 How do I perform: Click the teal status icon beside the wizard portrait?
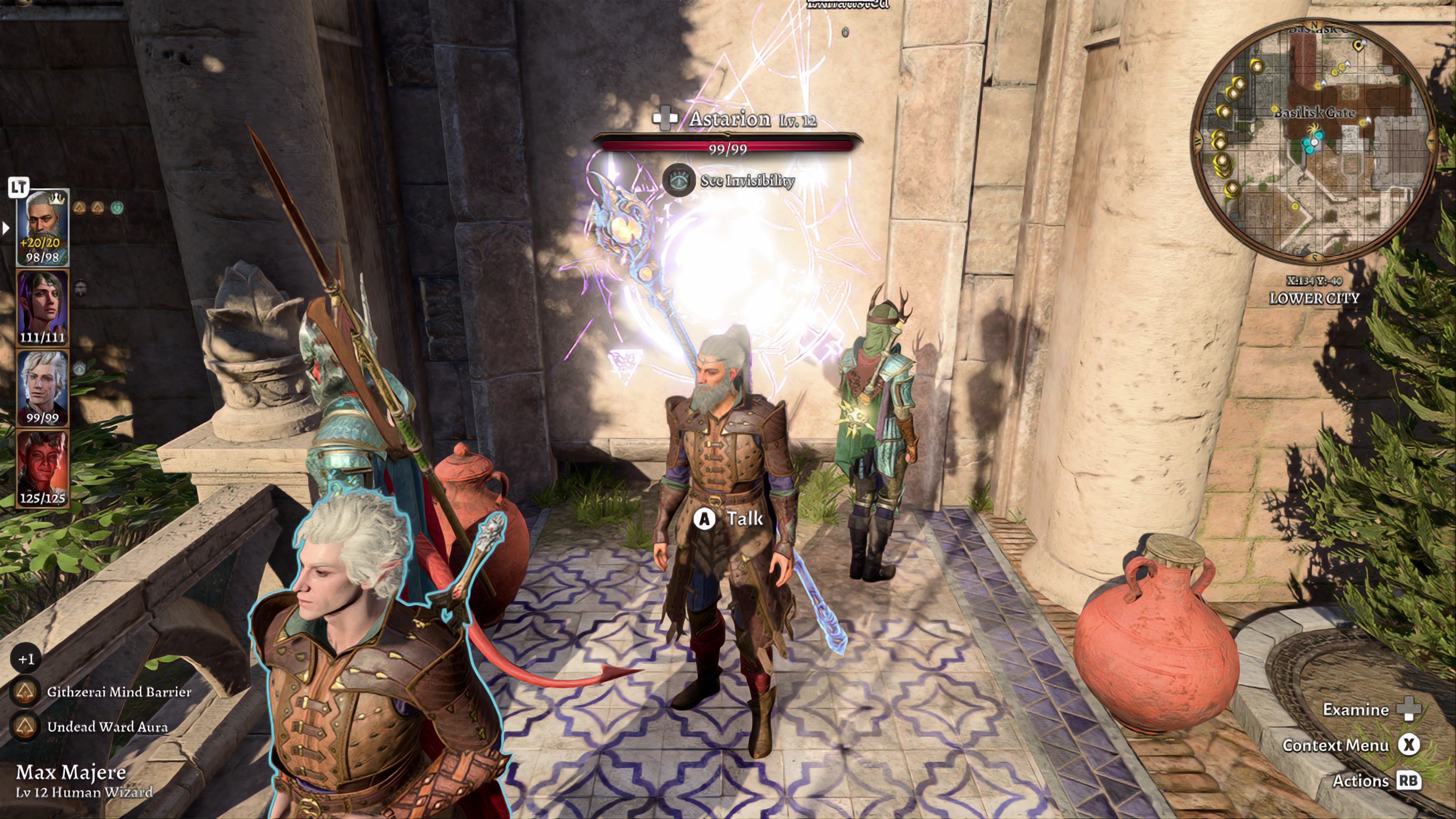click(118, 208)
